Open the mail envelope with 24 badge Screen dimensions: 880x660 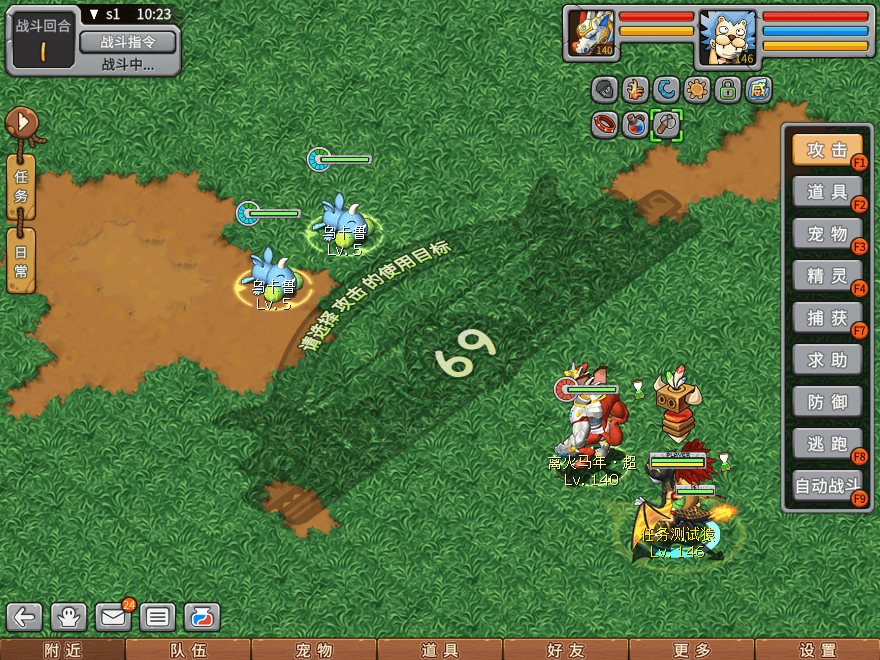point(114,617)
